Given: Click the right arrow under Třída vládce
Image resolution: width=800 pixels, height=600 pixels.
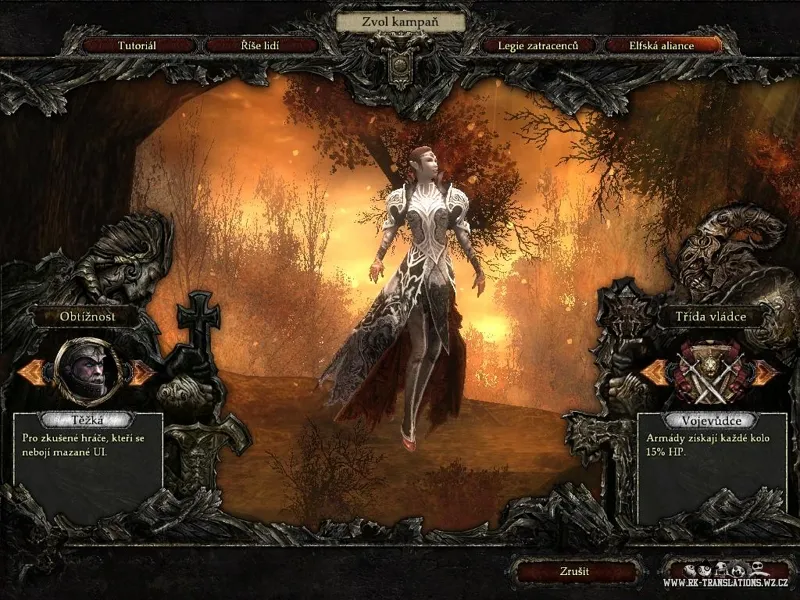Looking at the screenshot, I should [765, 372].
